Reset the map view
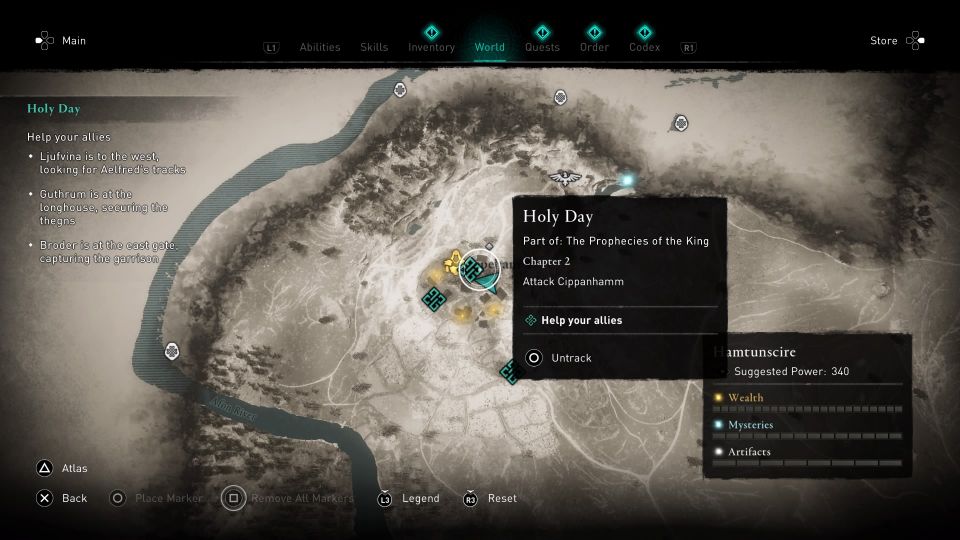Screen dimensions: 960x540 [x=491, y=498]
